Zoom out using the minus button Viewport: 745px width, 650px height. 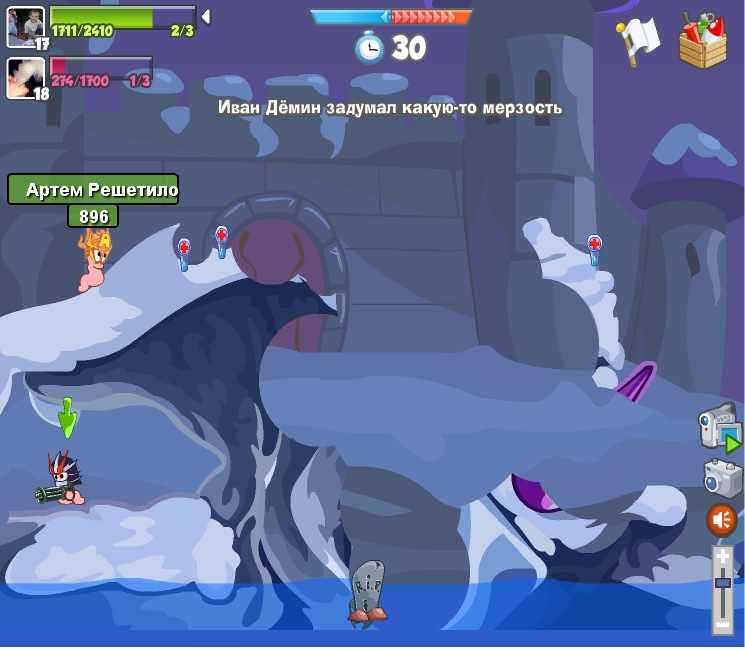click(x=722, y=625)
